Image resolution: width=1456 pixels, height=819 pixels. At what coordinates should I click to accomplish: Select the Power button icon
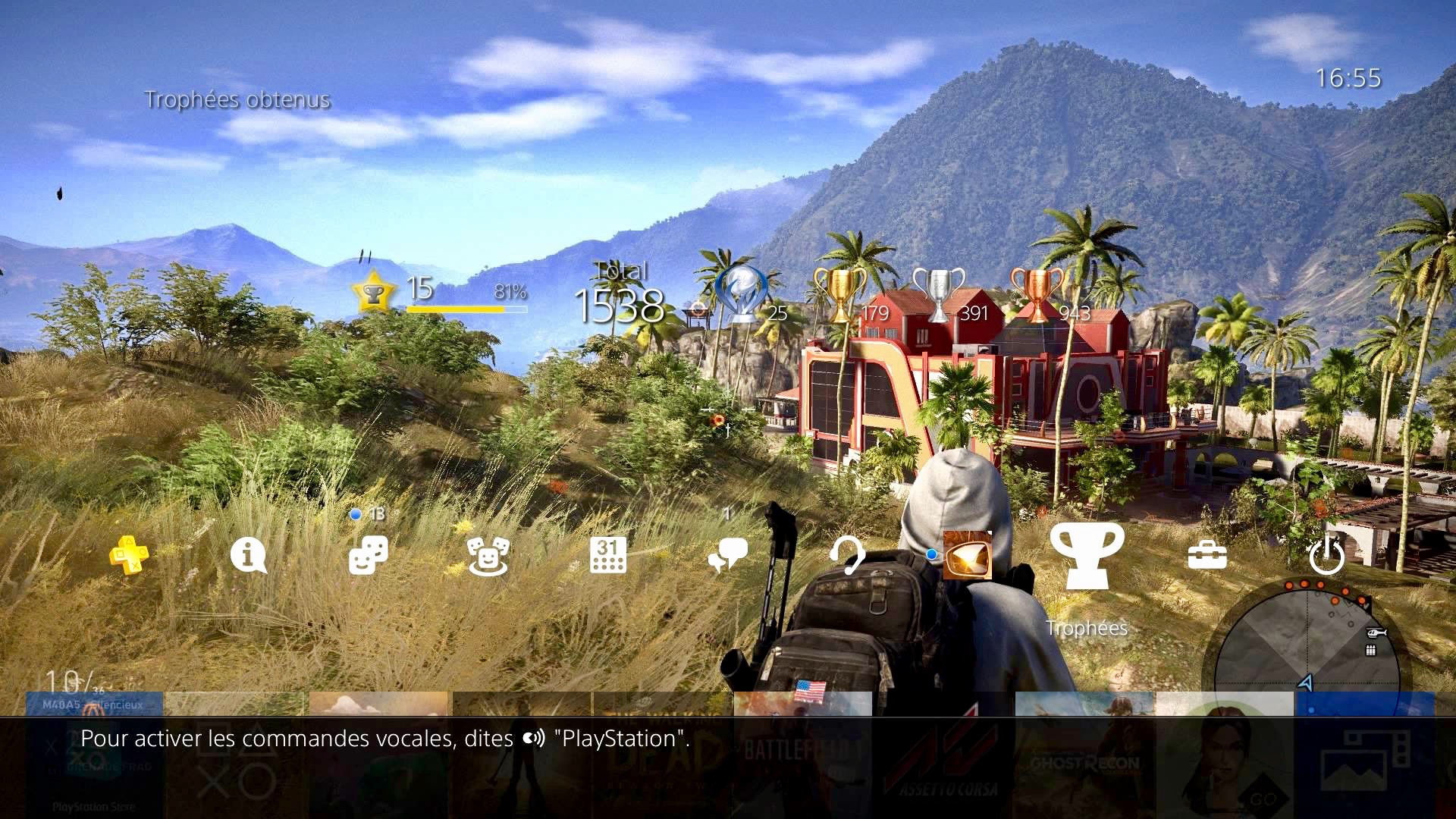point(1326,556)
